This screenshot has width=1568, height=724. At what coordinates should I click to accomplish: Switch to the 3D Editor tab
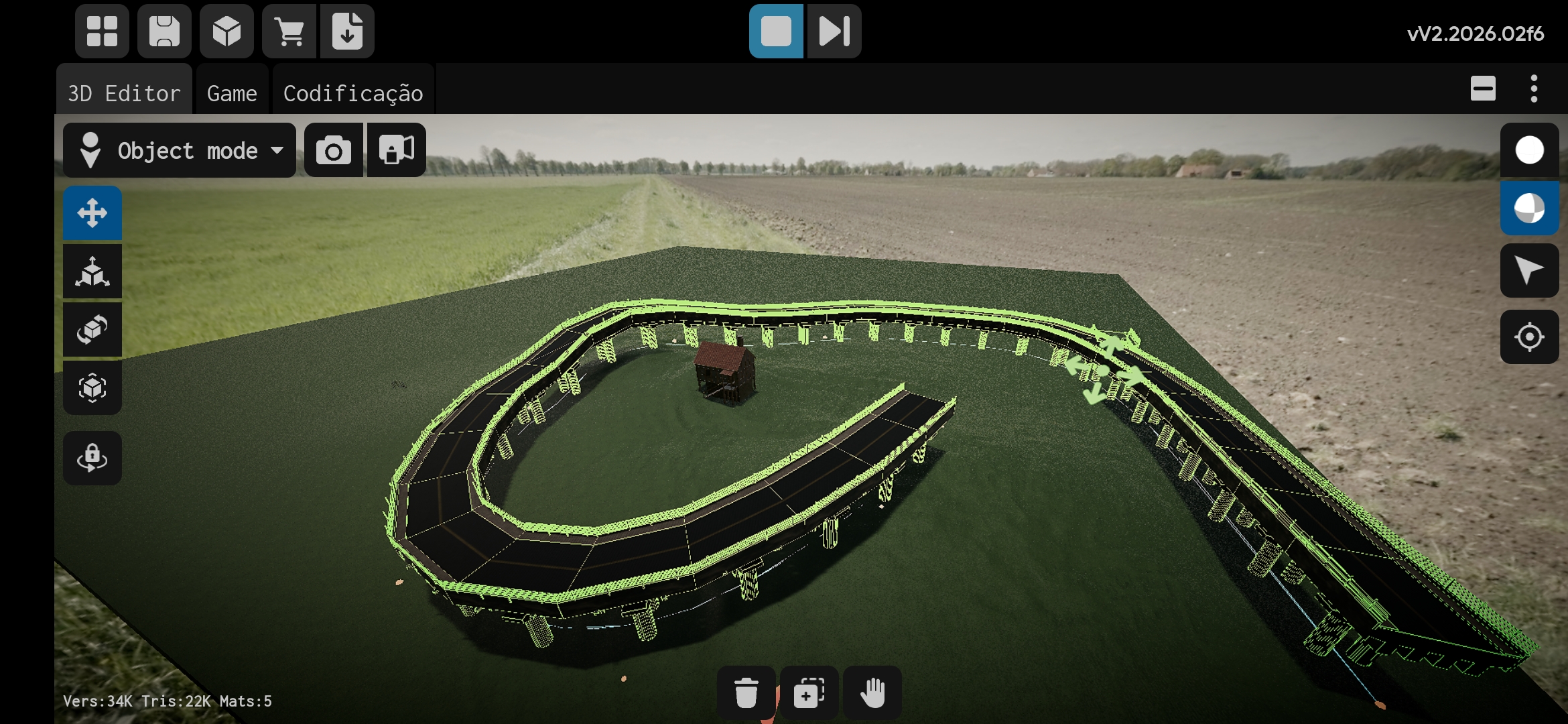pos(125,93)
